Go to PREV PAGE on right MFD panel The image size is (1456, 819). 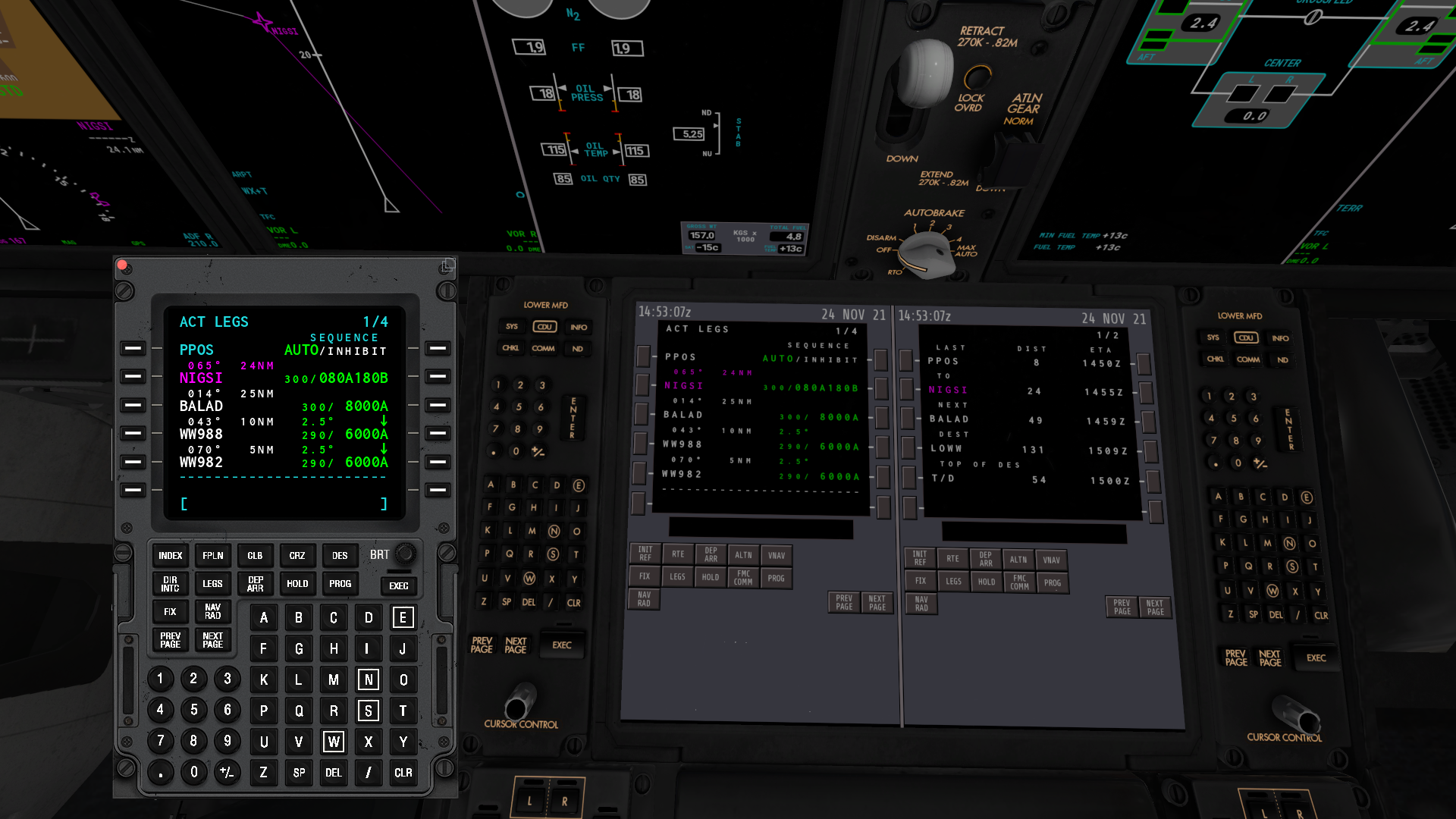pos(1122,607)
